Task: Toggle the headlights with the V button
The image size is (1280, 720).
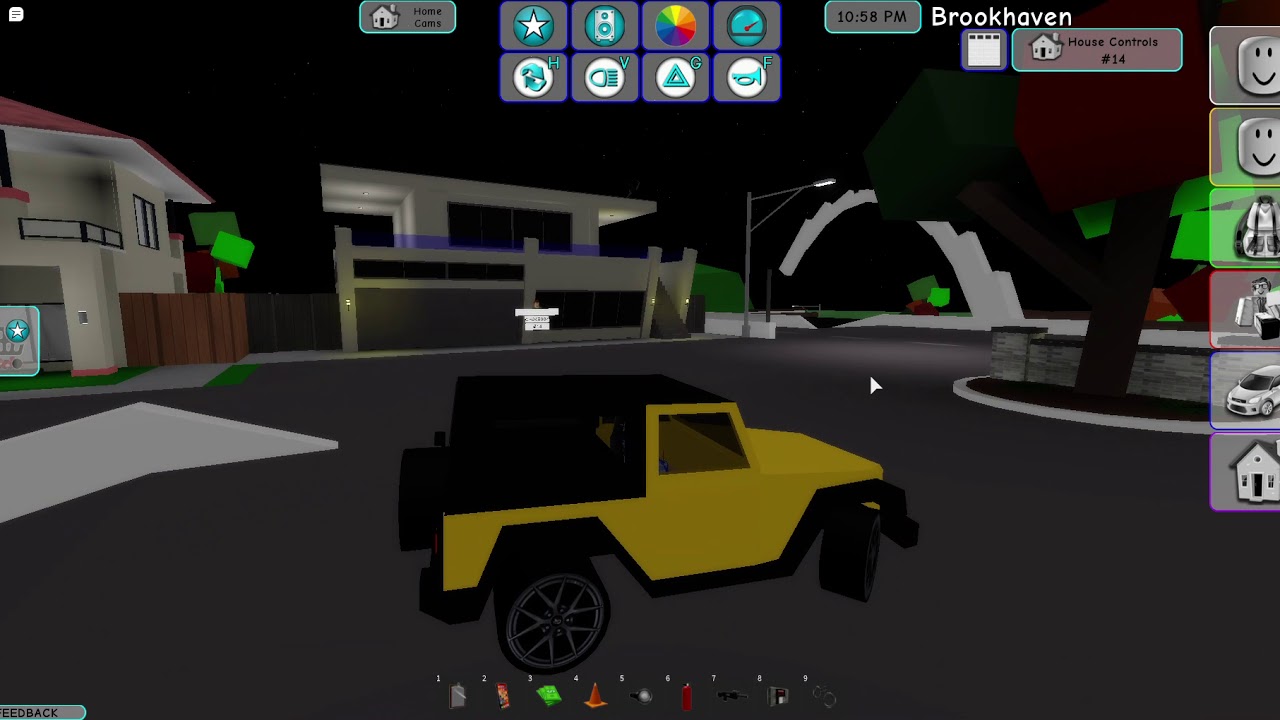Action: tap(604, 76)
